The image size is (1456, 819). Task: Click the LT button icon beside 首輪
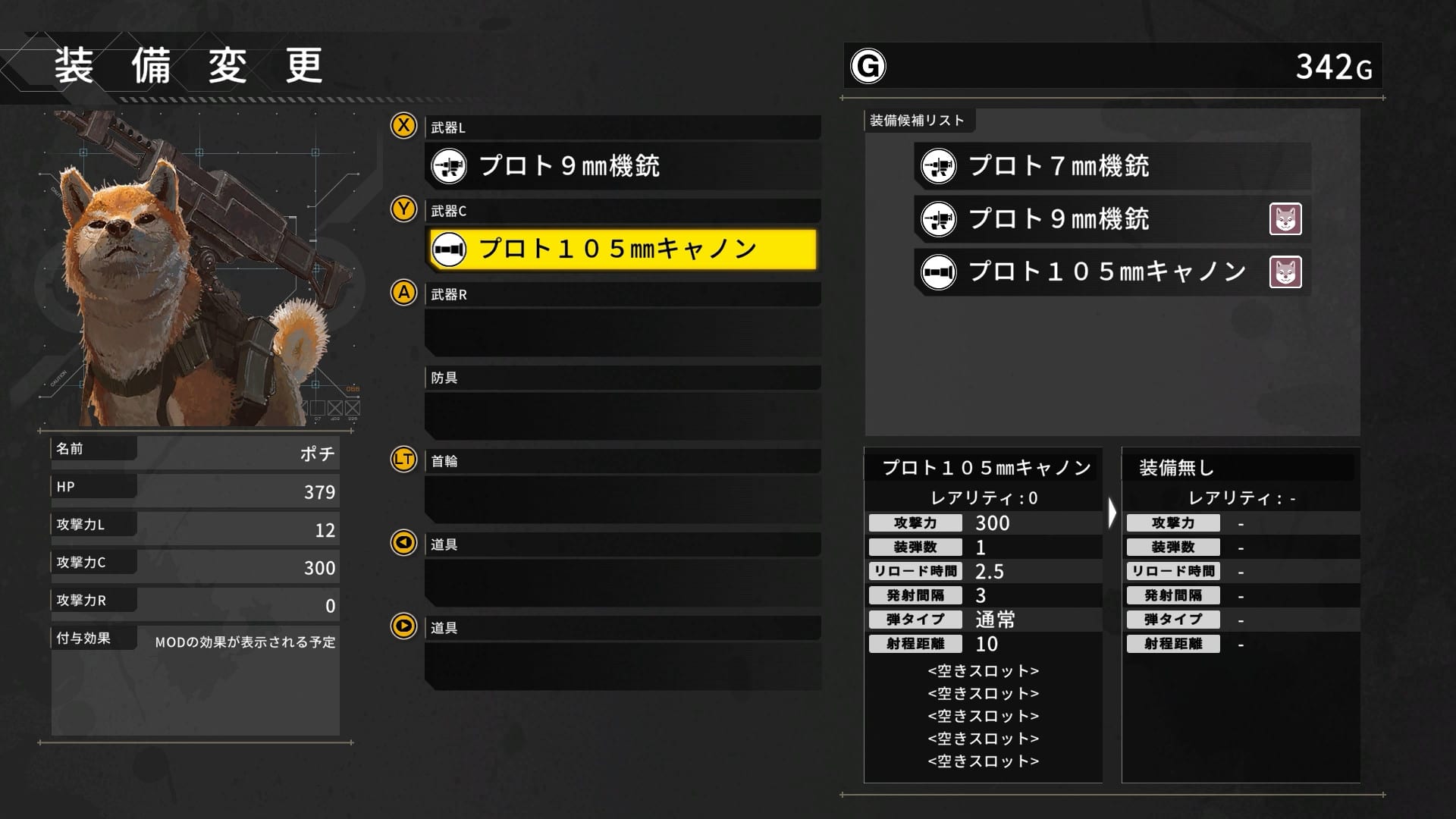tap(403, 460)
